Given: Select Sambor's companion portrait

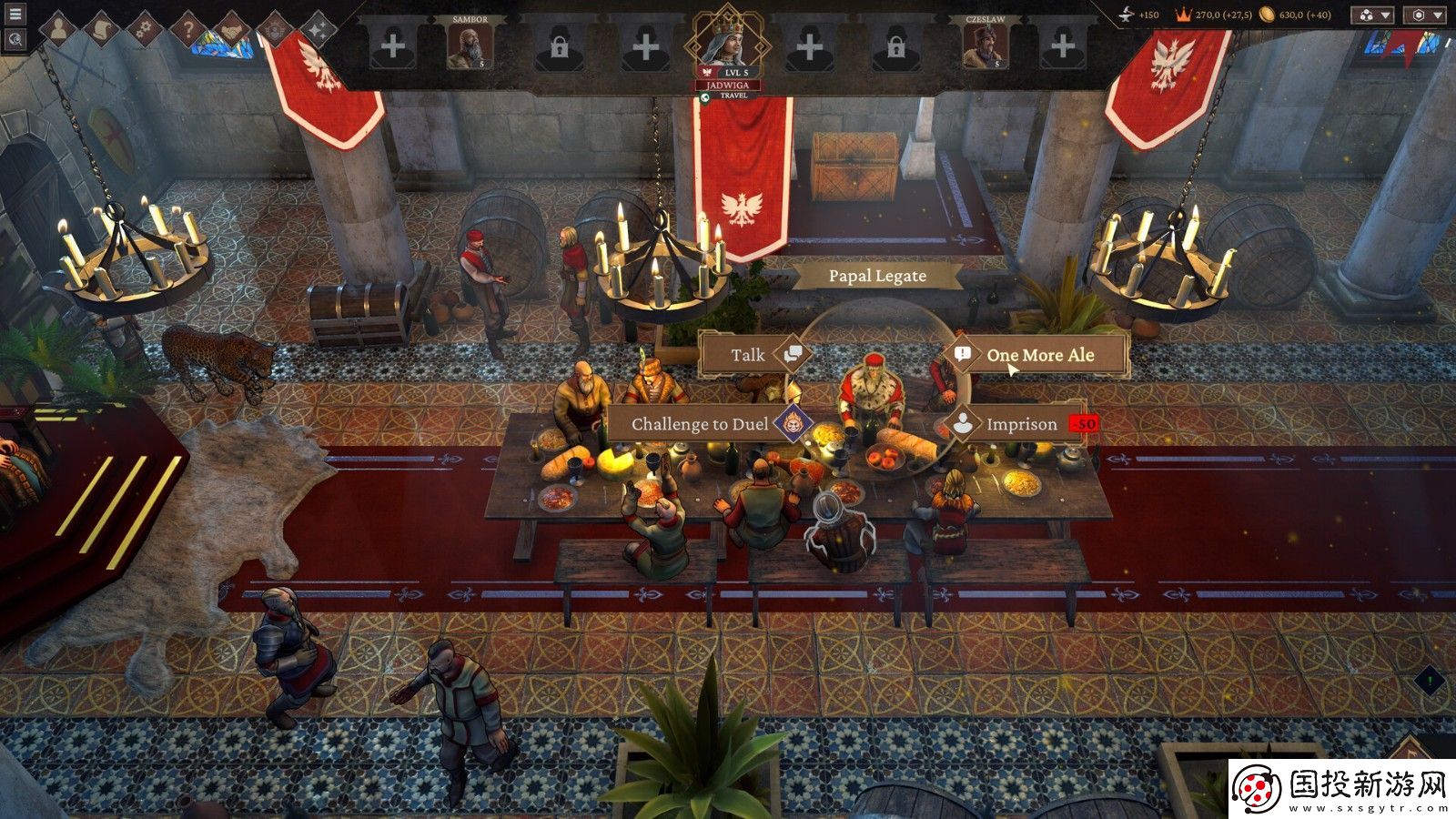Looking at the screenshot, I should pyautogui.click(x=470, y=45).
